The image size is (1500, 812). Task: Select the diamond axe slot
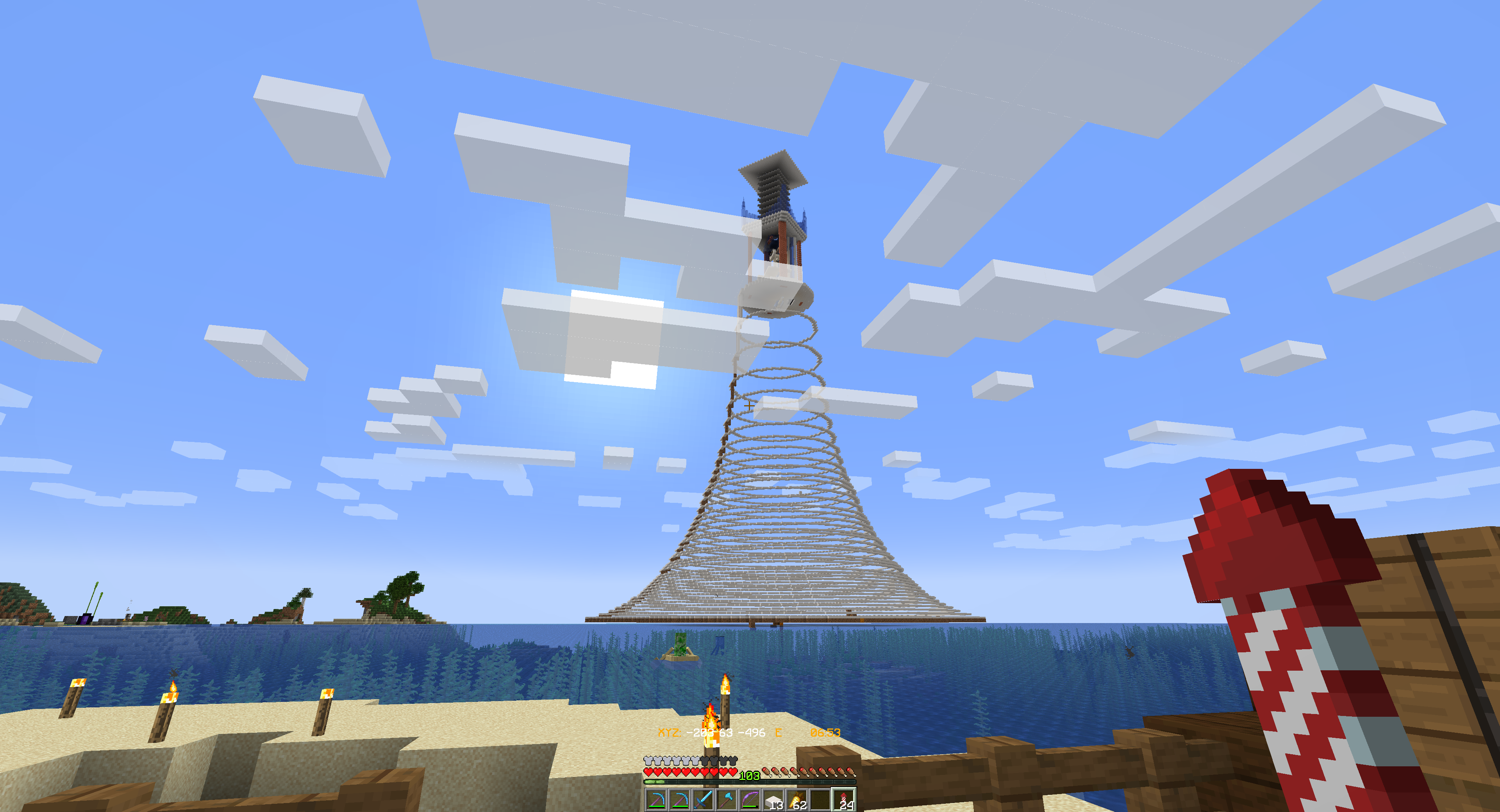pos(726,800)
